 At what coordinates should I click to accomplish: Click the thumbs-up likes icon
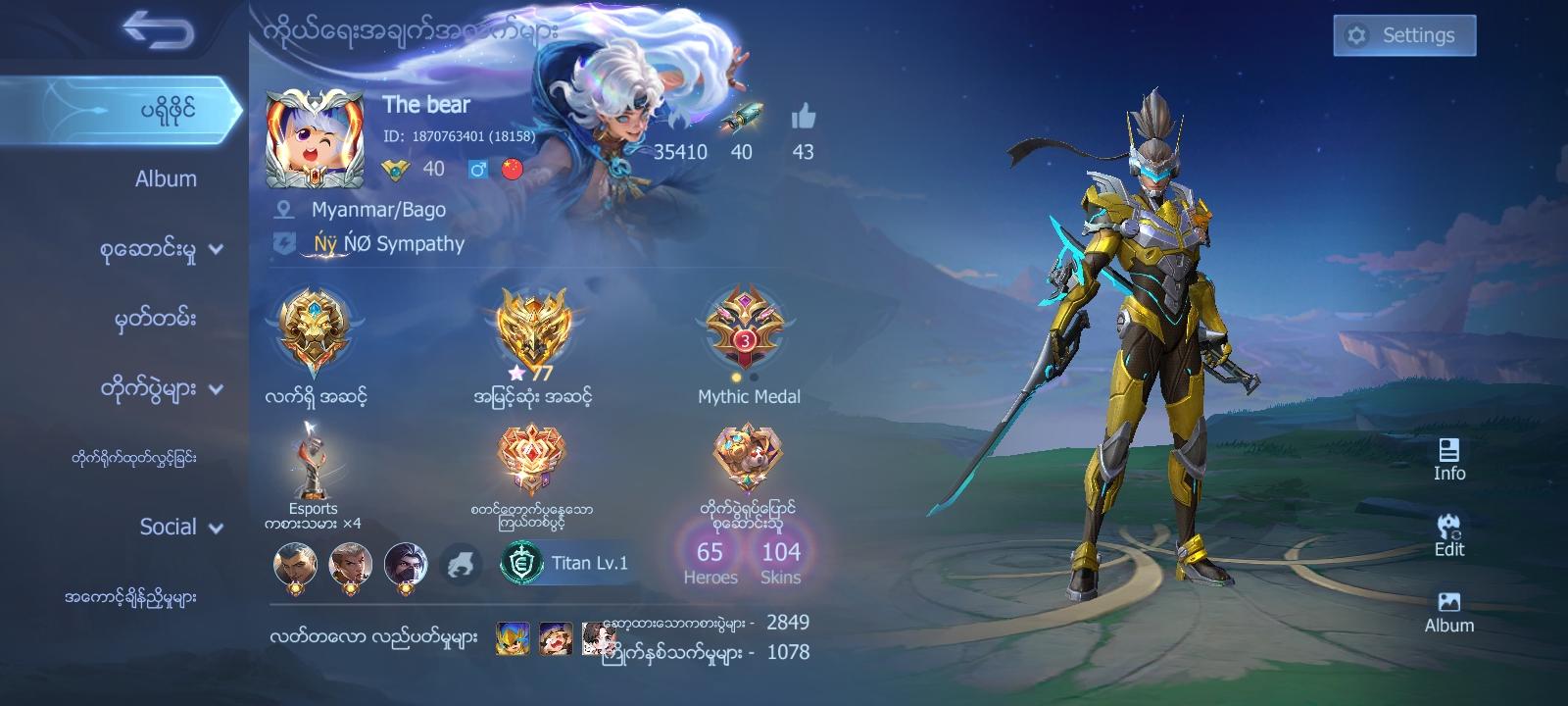[x=804, y=120]
